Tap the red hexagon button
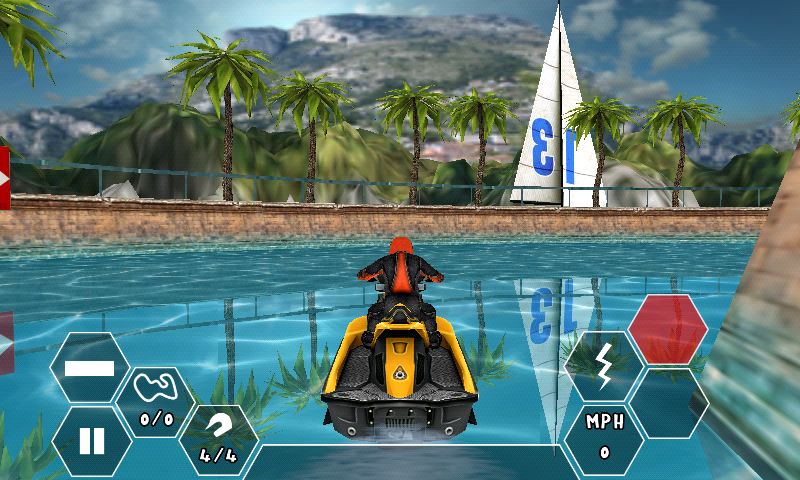Screen dimensions: 800x480 point(668,329)
